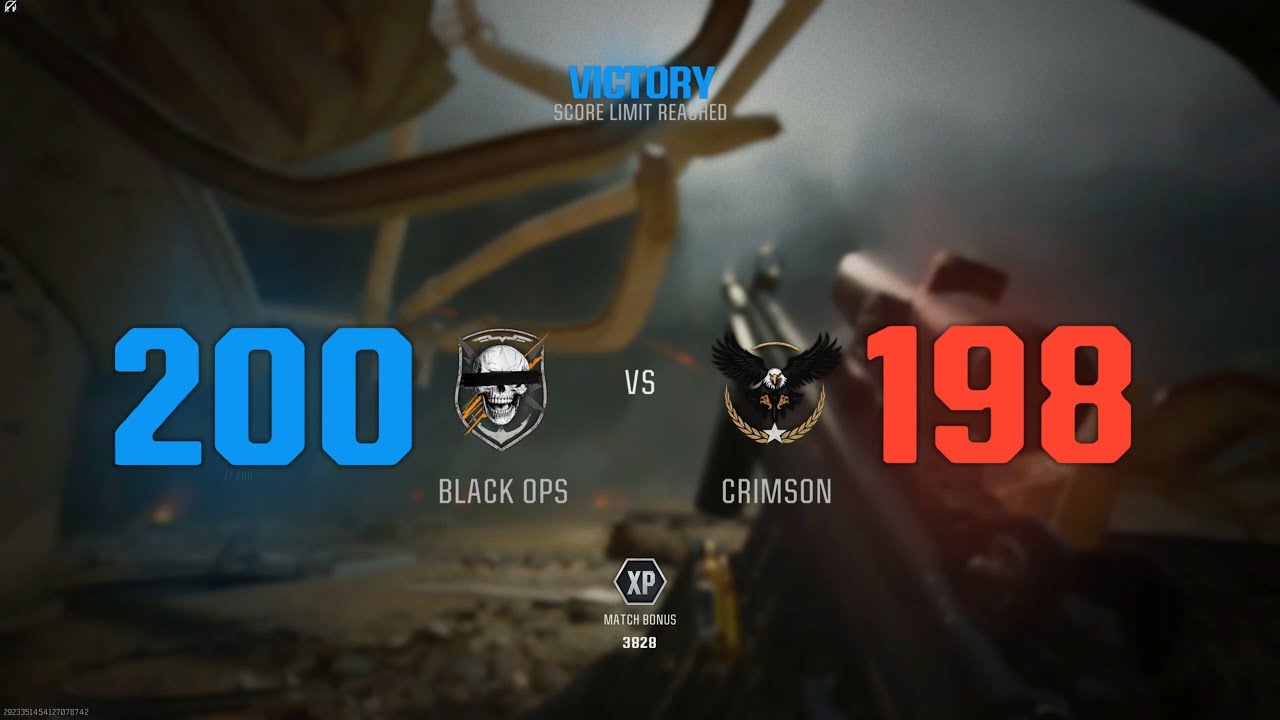Image resolution: width=1280 pixels, height=720 pixels.
Task: Select the Crimson eagle team emblem
Action: [775, 385]
